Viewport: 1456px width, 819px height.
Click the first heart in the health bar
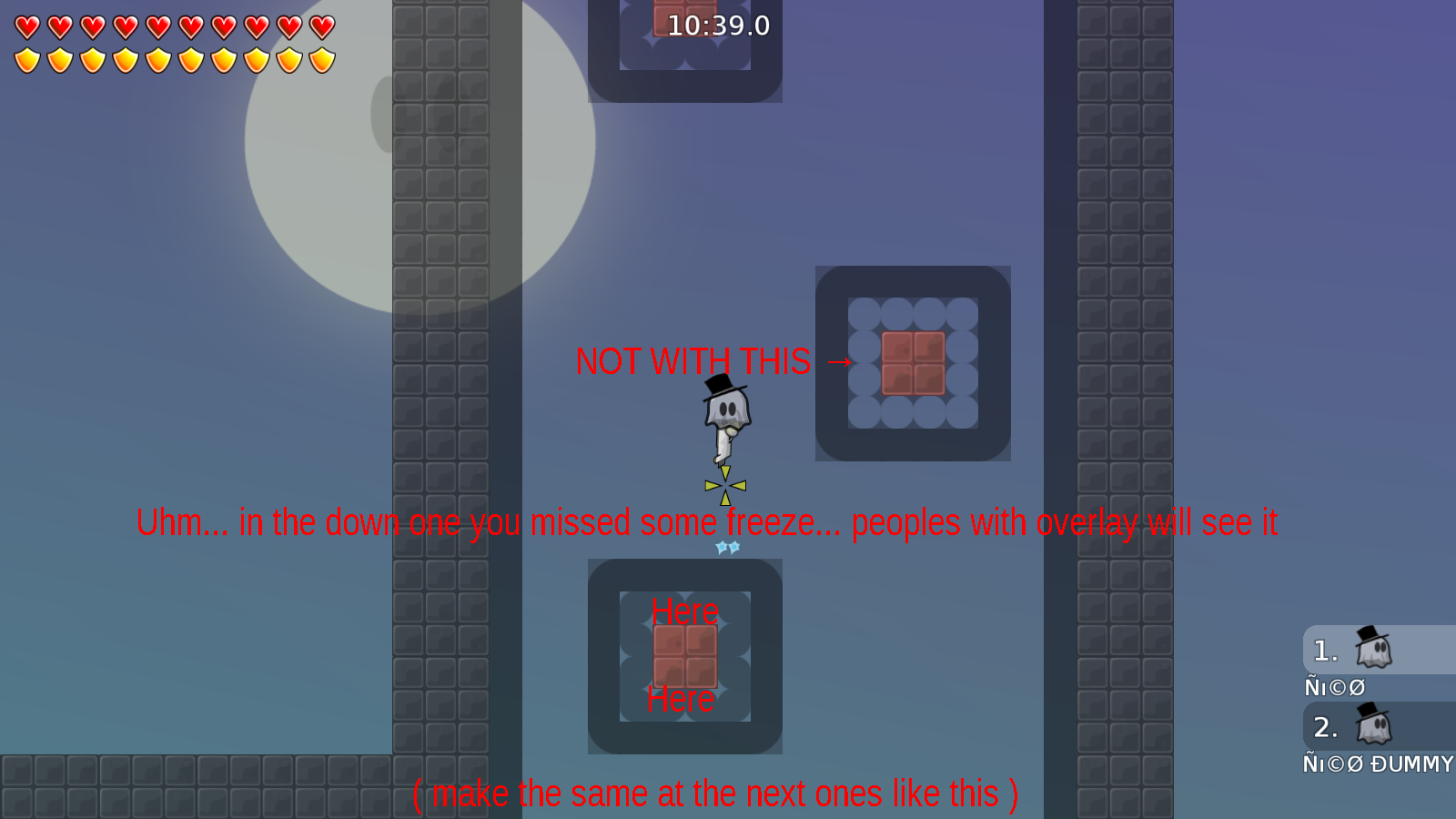tap(26, 25)
